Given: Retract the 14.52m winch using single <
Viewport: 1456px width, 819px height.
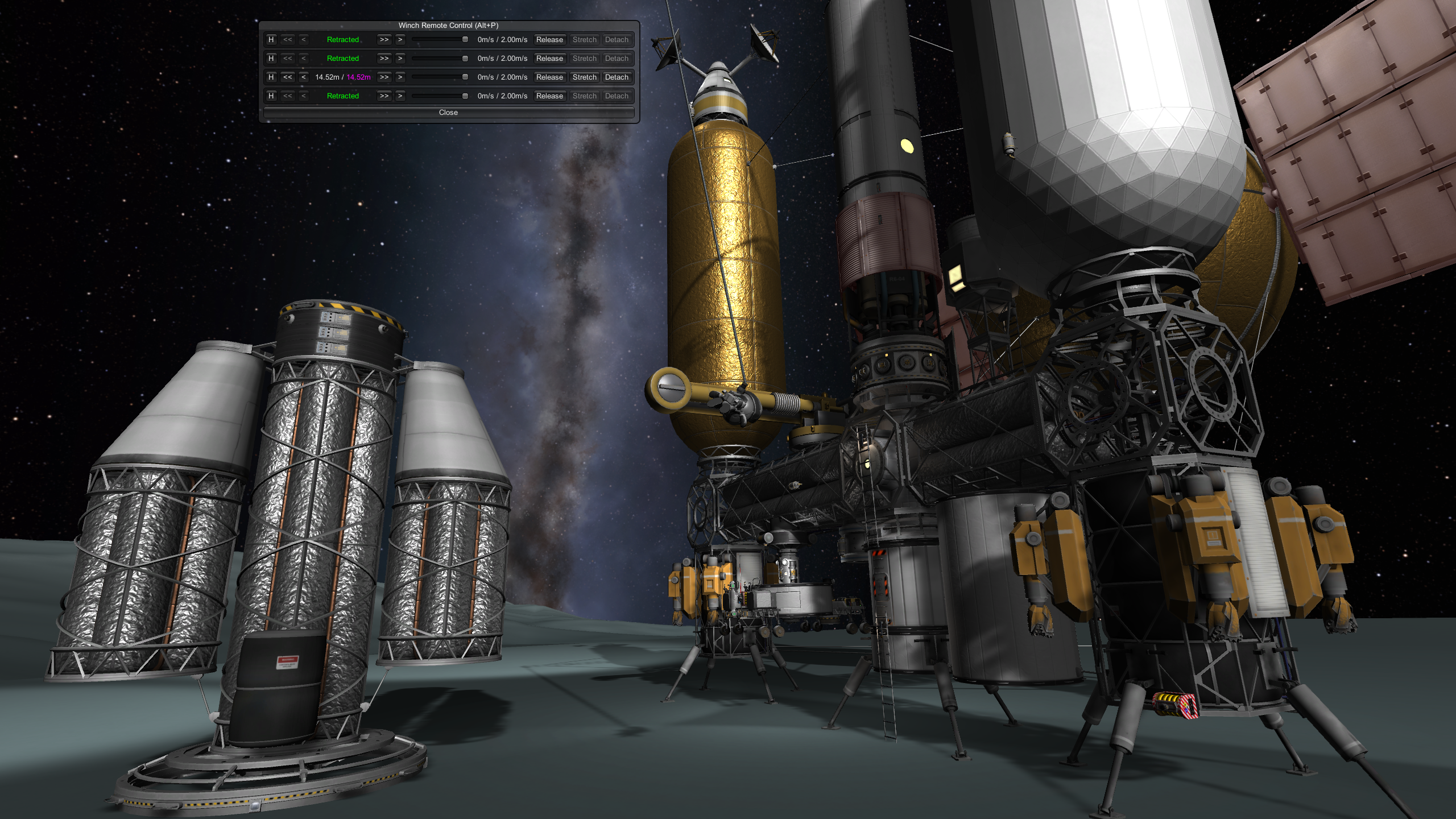Looking at the screenshot, I should coord(304,77).
